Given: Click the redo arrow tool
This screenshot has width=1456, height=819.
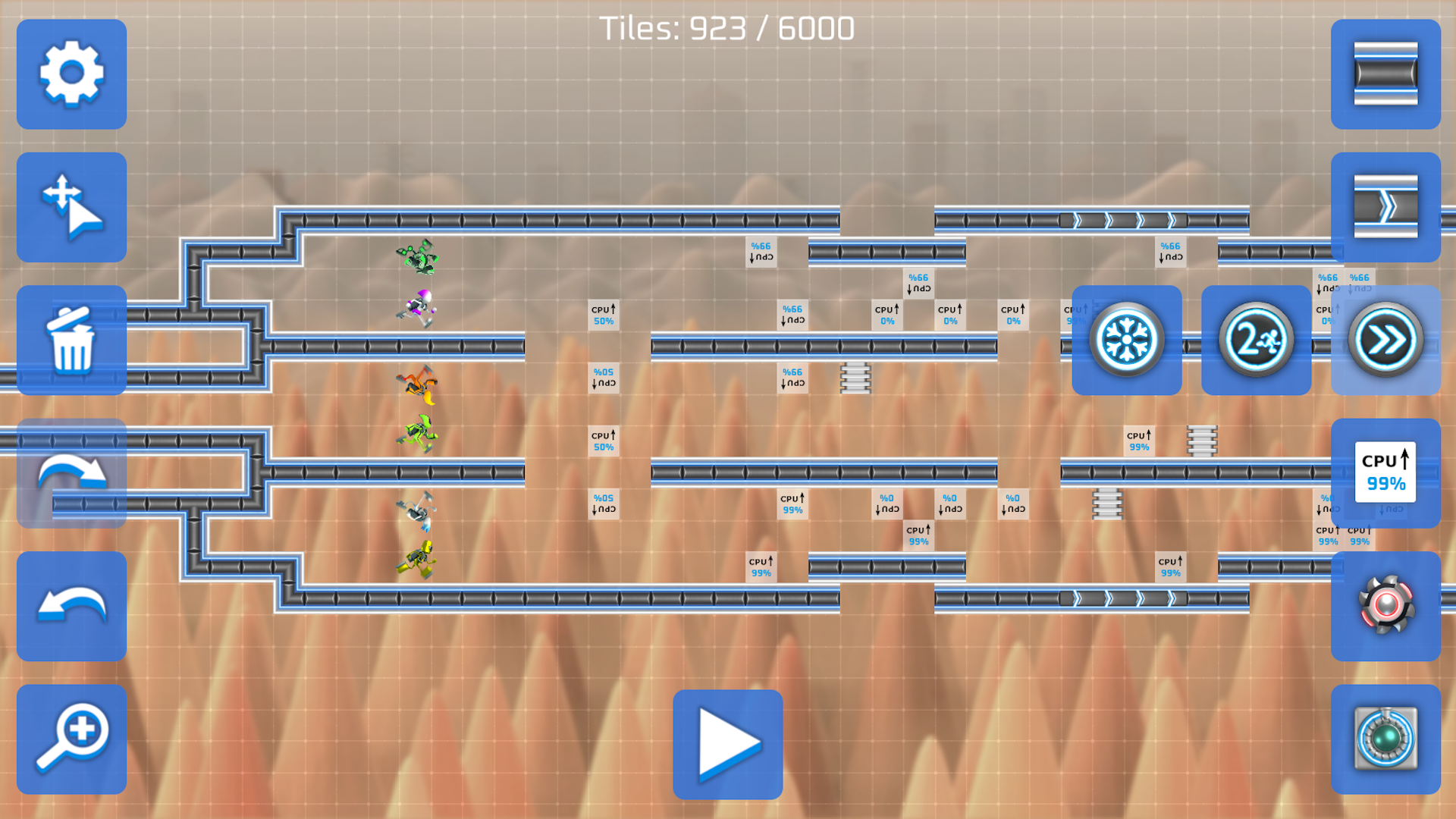Looking at the screenshot, I should tap(71, 472).
